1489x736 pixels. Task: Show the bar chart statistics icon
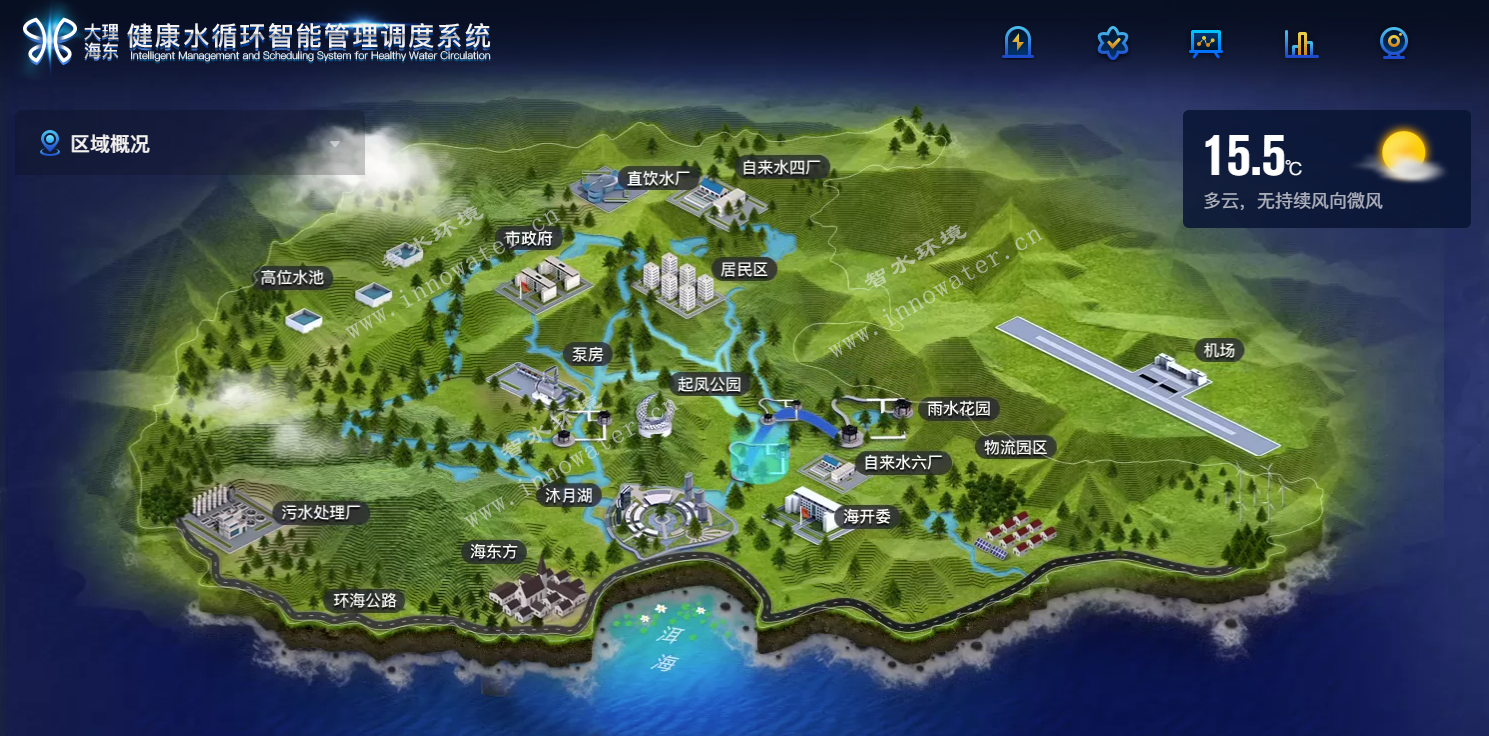pos(1300,43)
